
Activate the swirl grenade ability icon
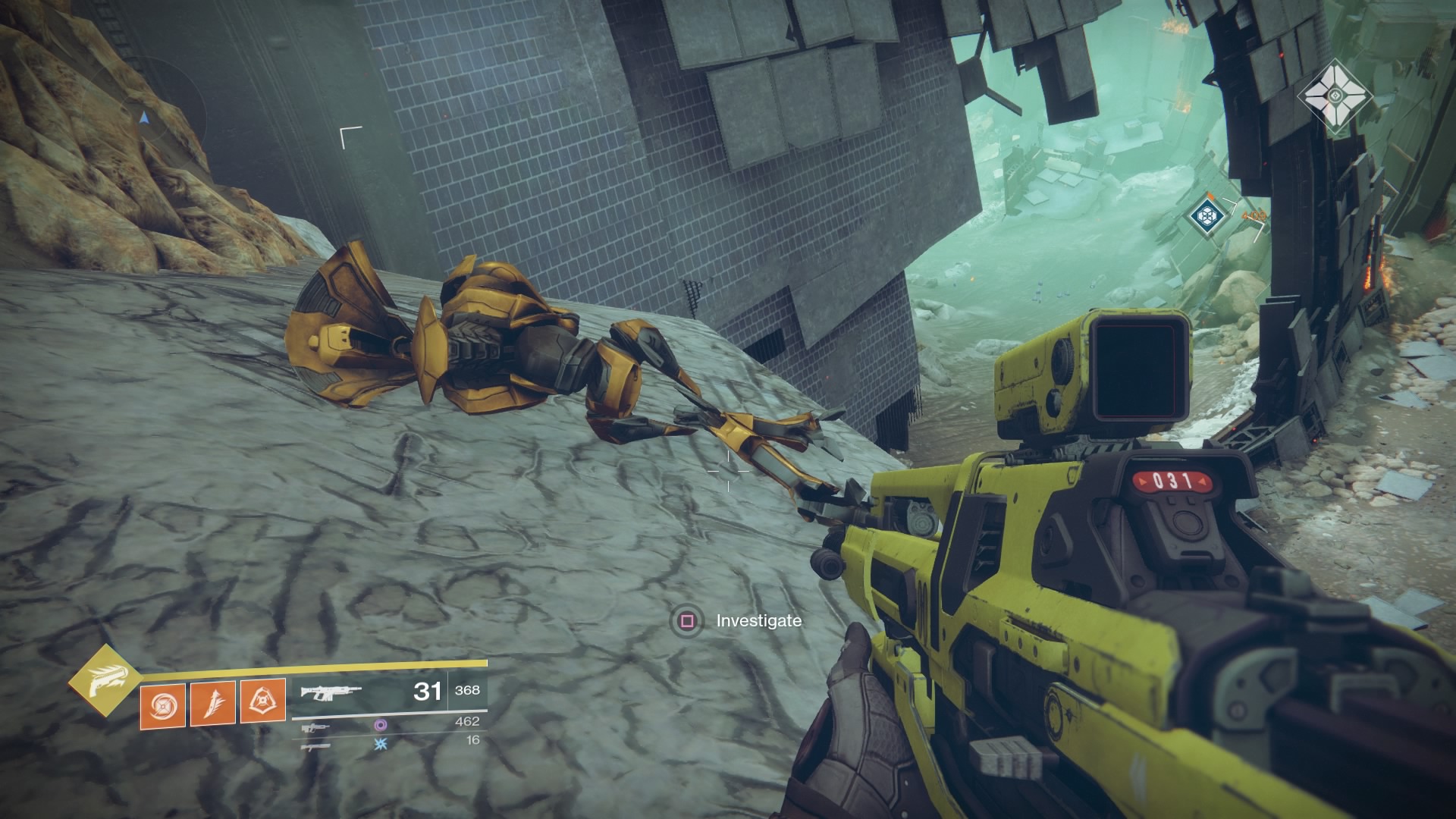tap(163, 703)
